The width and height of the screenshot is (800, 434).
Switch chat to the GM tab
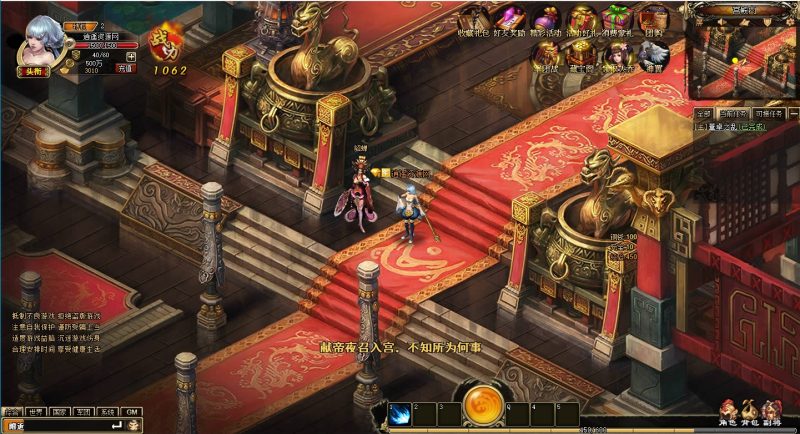click(x=132, y=411)
